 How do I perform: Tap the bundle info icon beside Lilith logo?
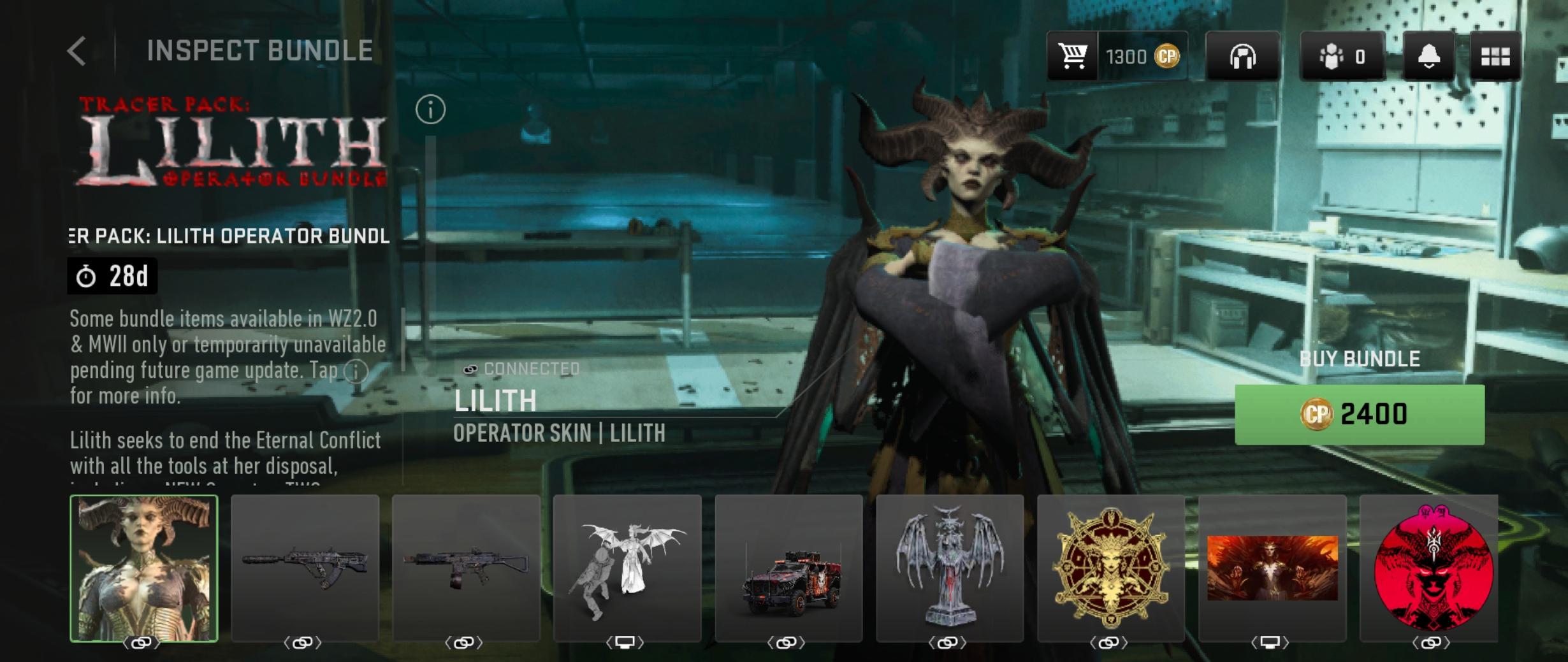pos(430,110)
